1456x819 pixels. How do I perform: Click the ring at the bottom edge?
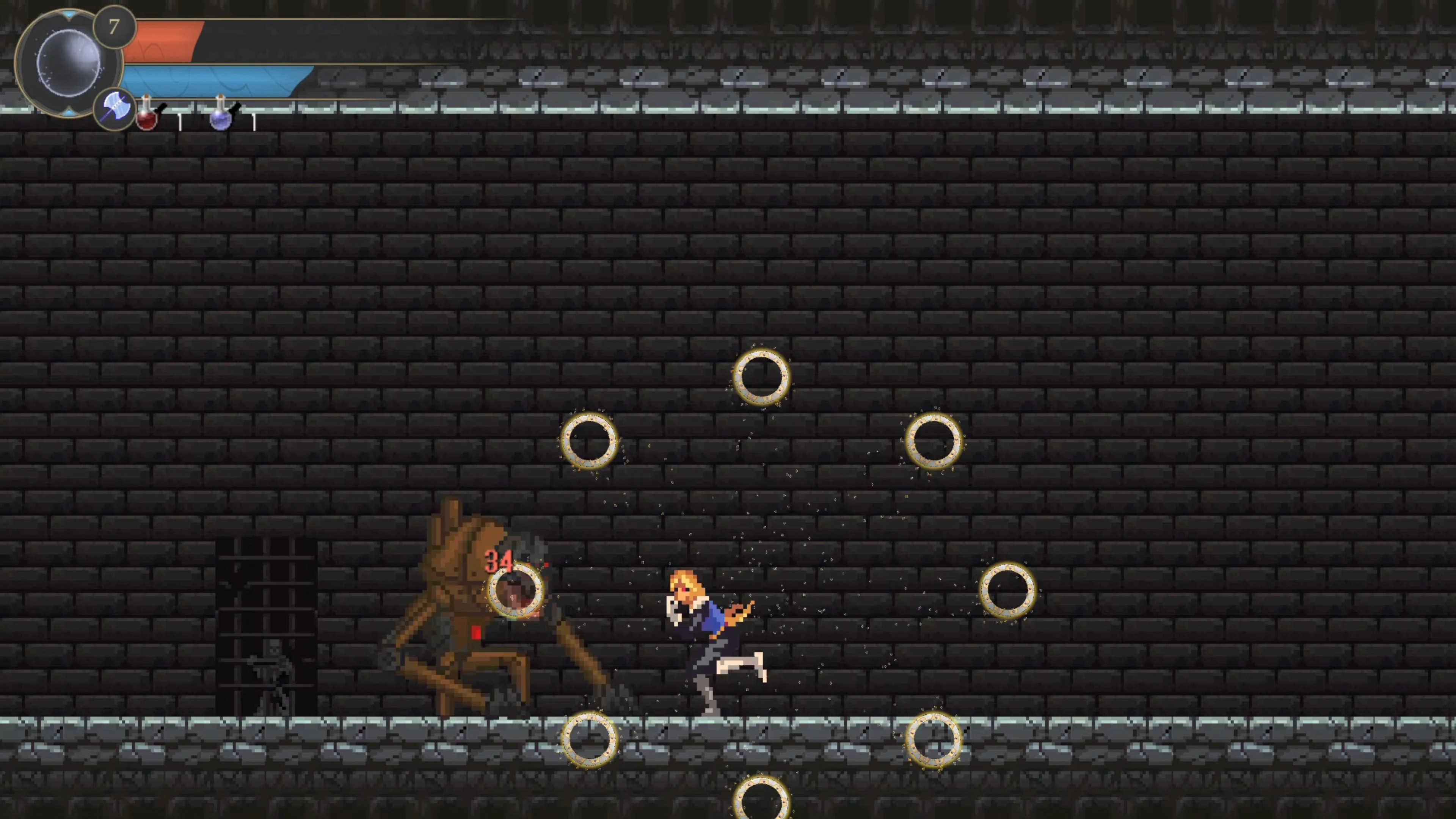[x=763, y=800]
